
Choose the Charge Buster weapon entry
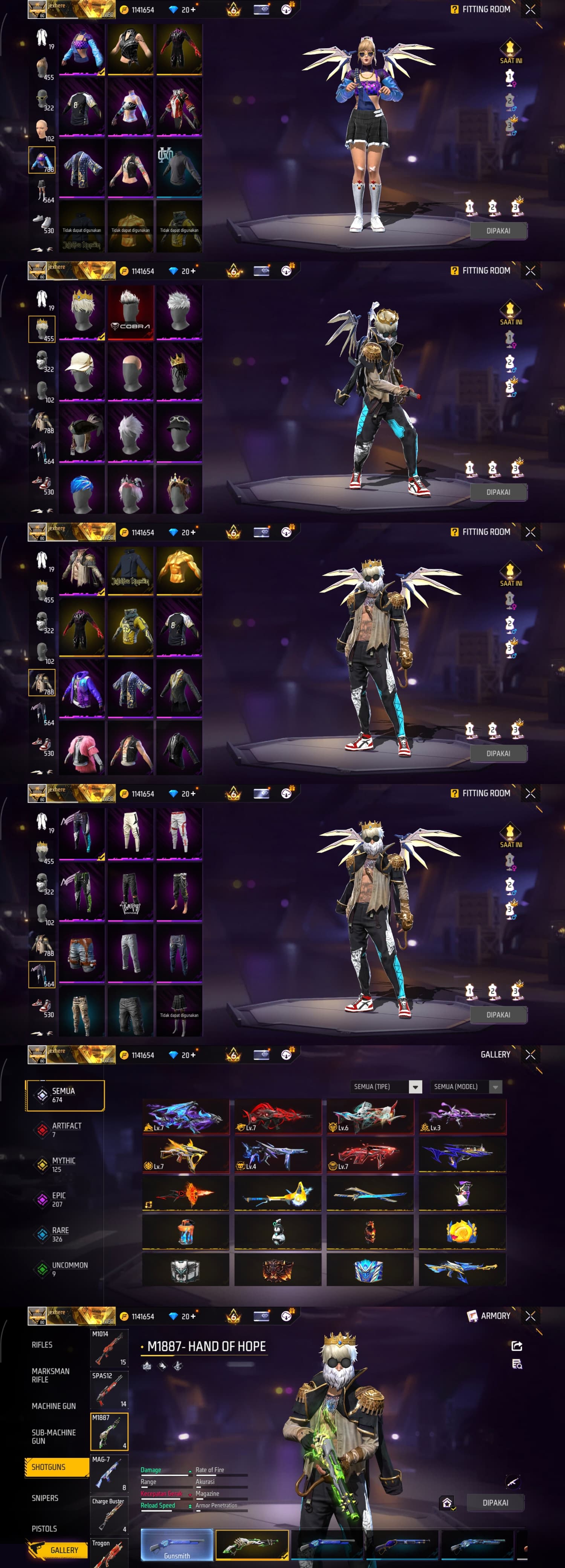(x=109, y=1515)
